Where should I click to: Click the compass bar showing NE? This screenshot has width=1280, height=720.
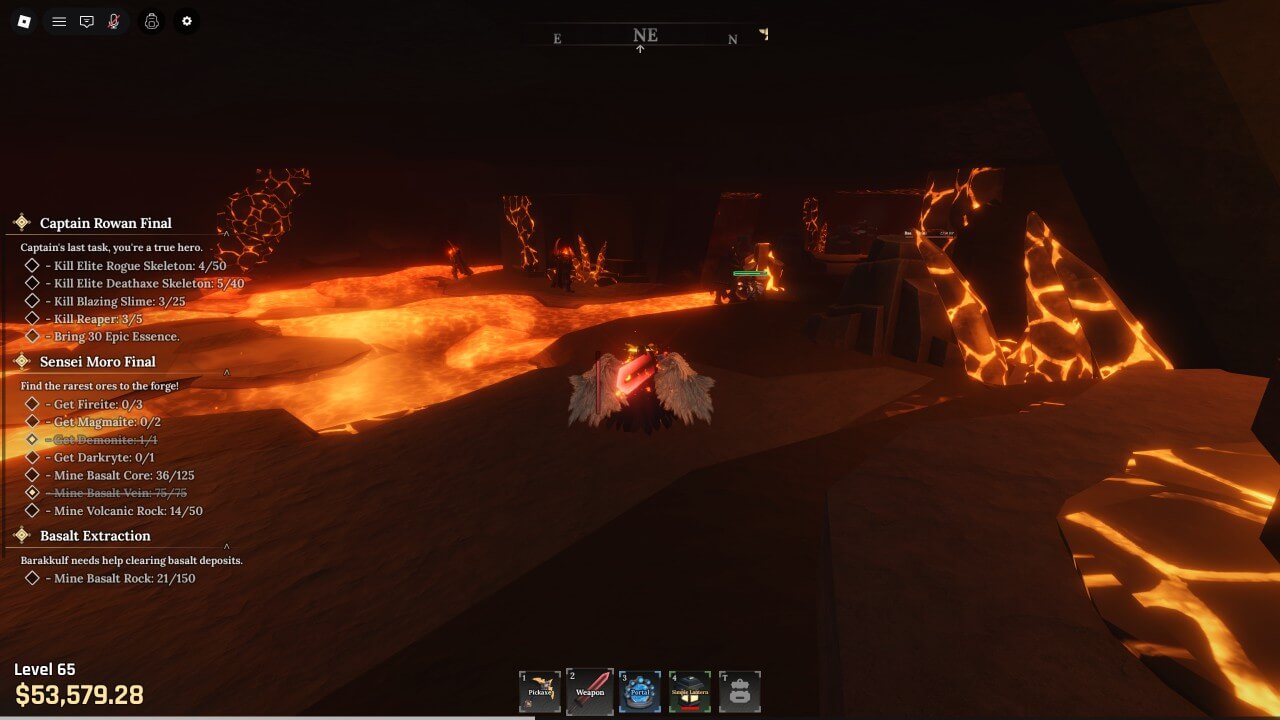[x=645, y=37]
